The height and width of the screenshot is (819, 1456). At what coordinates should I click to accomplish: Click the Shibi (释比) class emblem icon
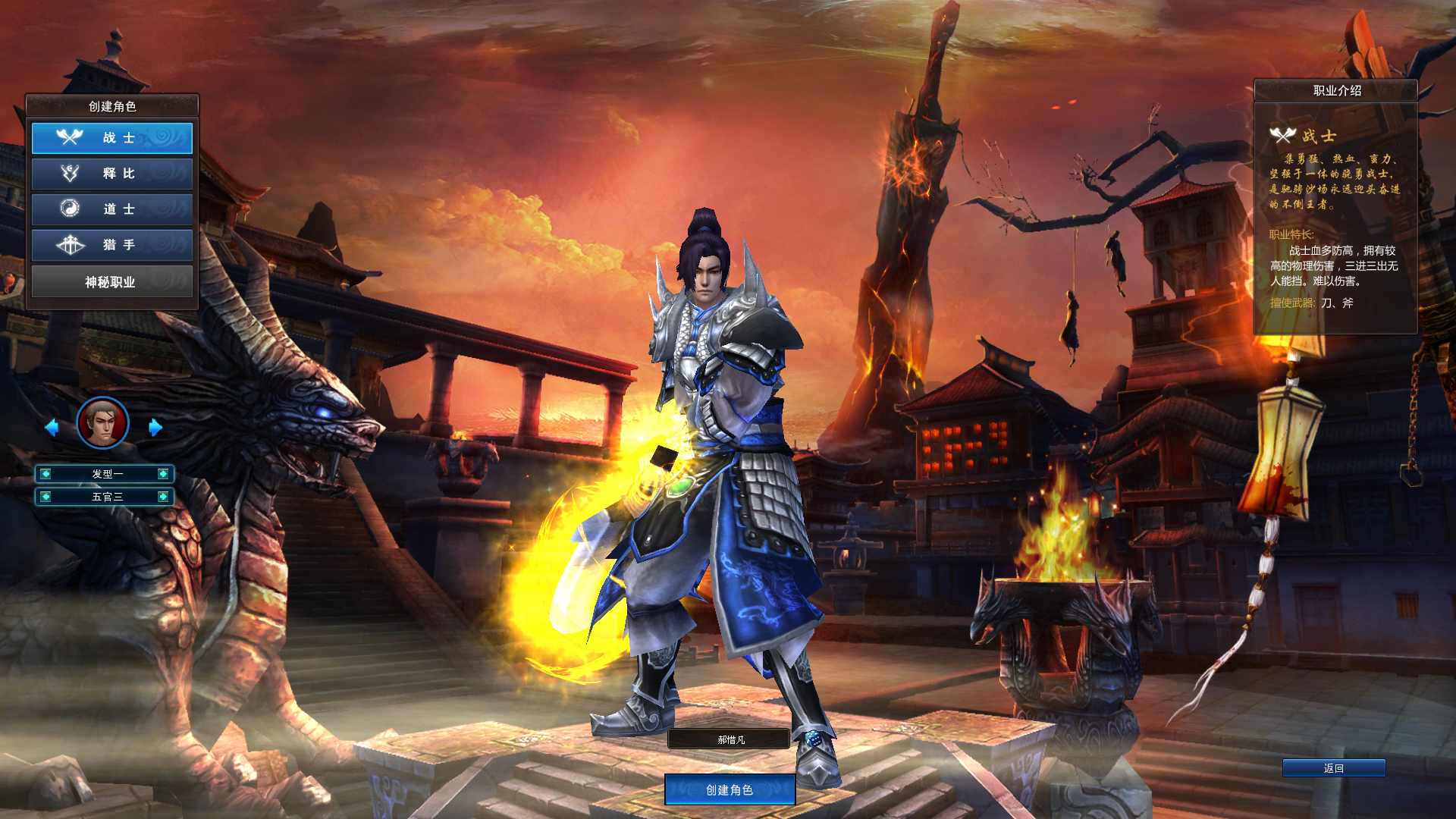(x=70, y=174)
